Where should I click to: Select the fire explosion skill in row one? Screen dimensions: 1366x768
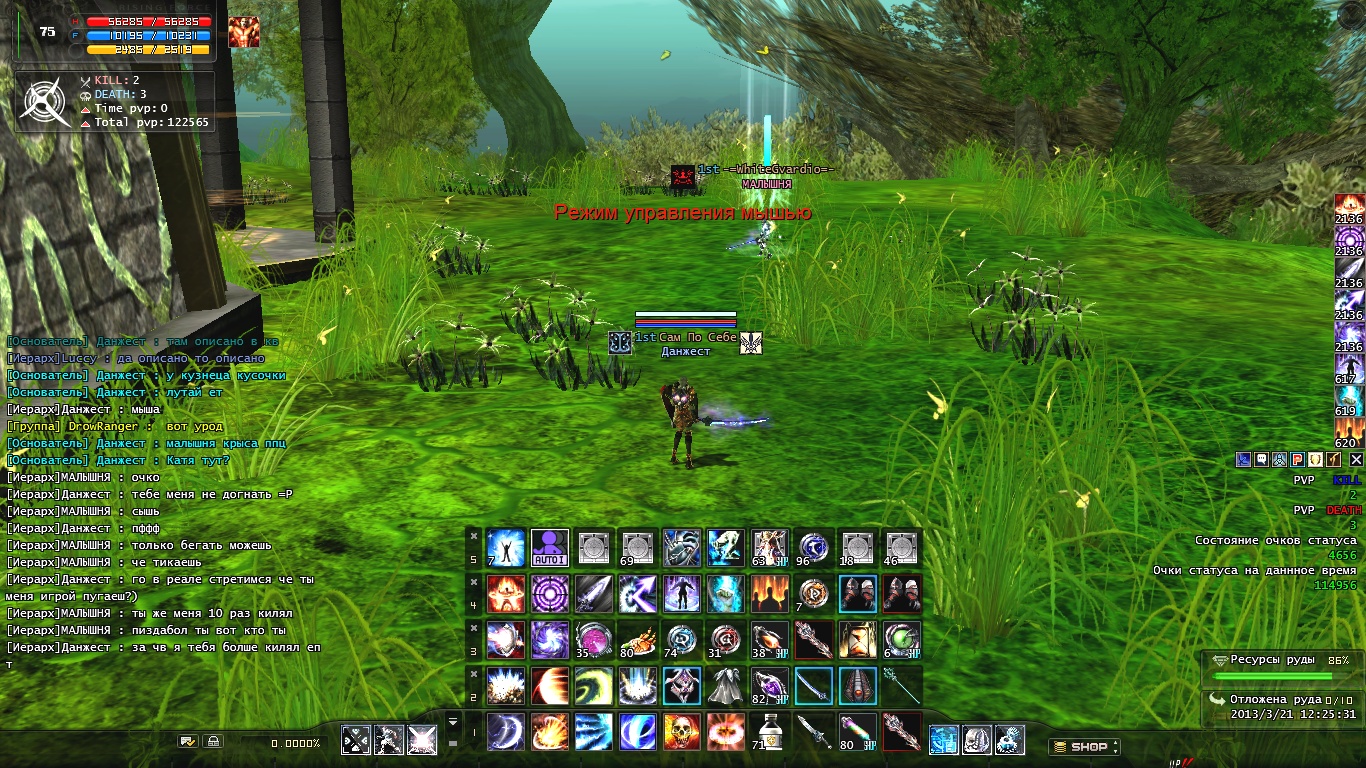coord(726,732)
